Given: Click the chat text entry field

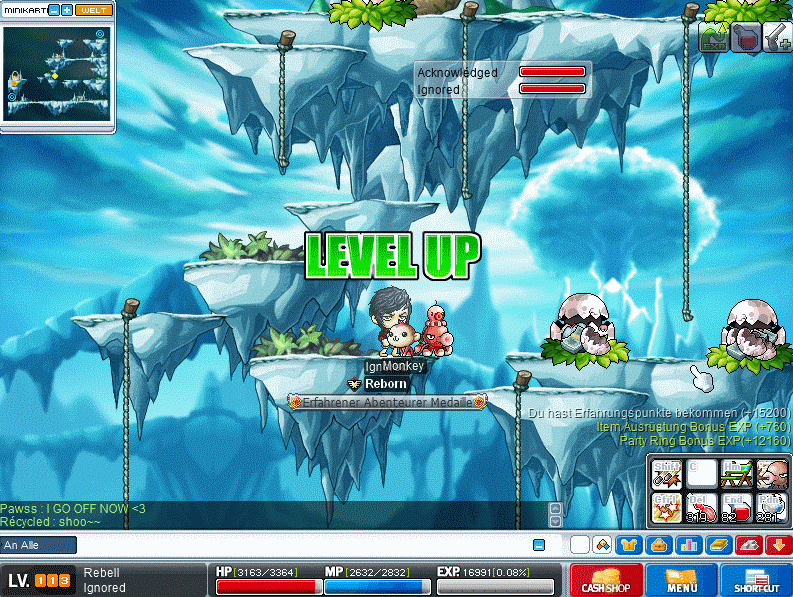Looking at the screenshot, I should [x=300, y=545].
